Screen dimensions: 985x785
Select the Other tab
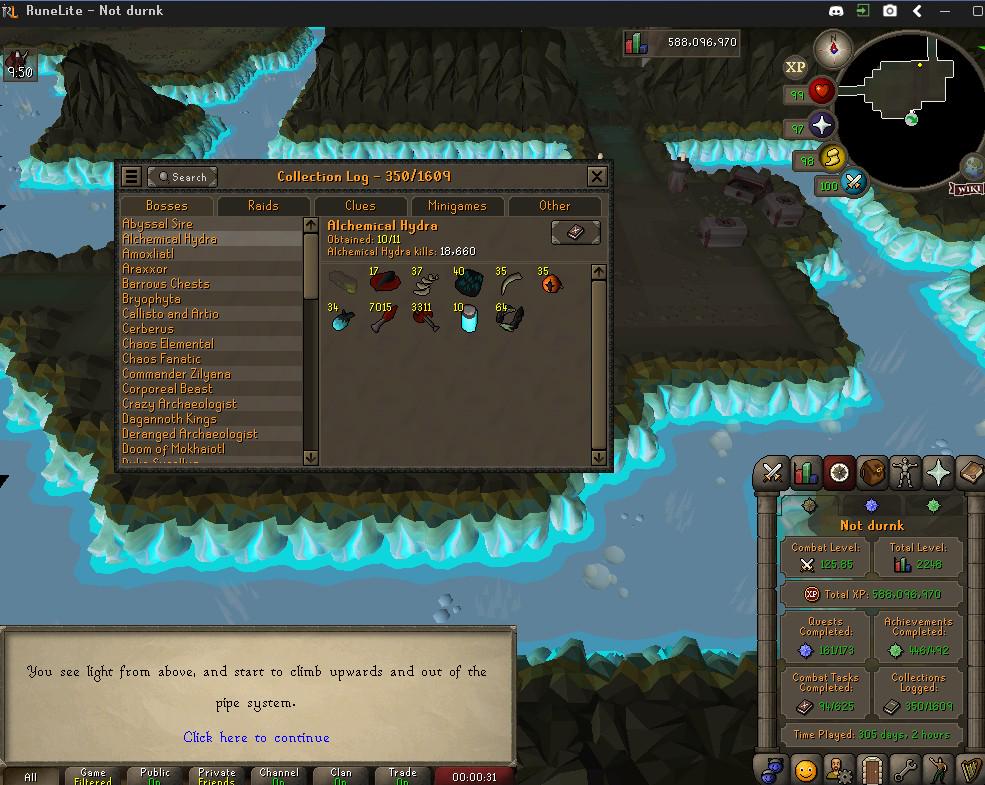point(554,206)
